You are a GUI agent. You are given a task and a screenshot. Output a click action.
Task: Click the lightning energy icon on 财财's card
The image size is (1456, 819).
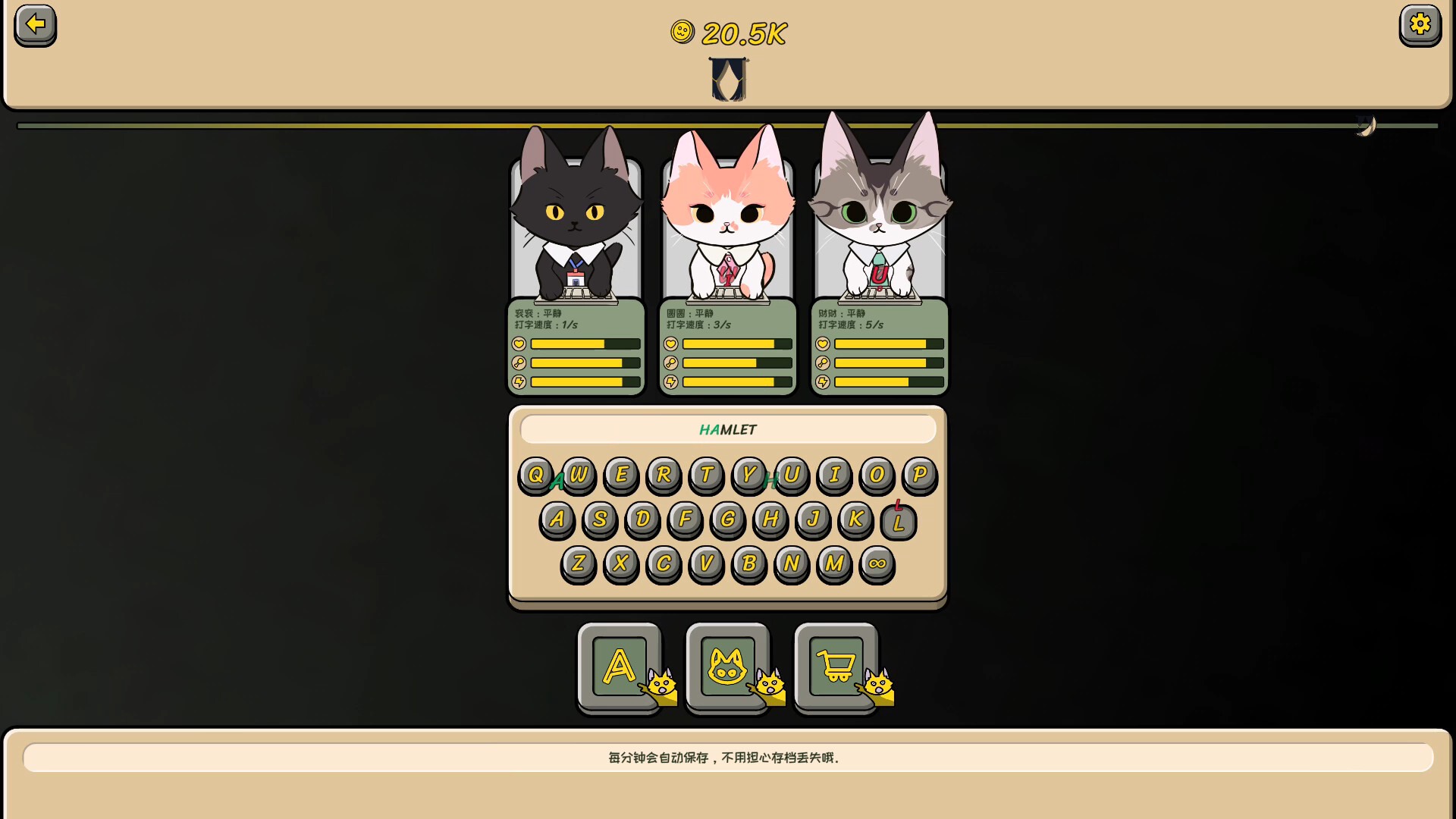pos(821,382)
